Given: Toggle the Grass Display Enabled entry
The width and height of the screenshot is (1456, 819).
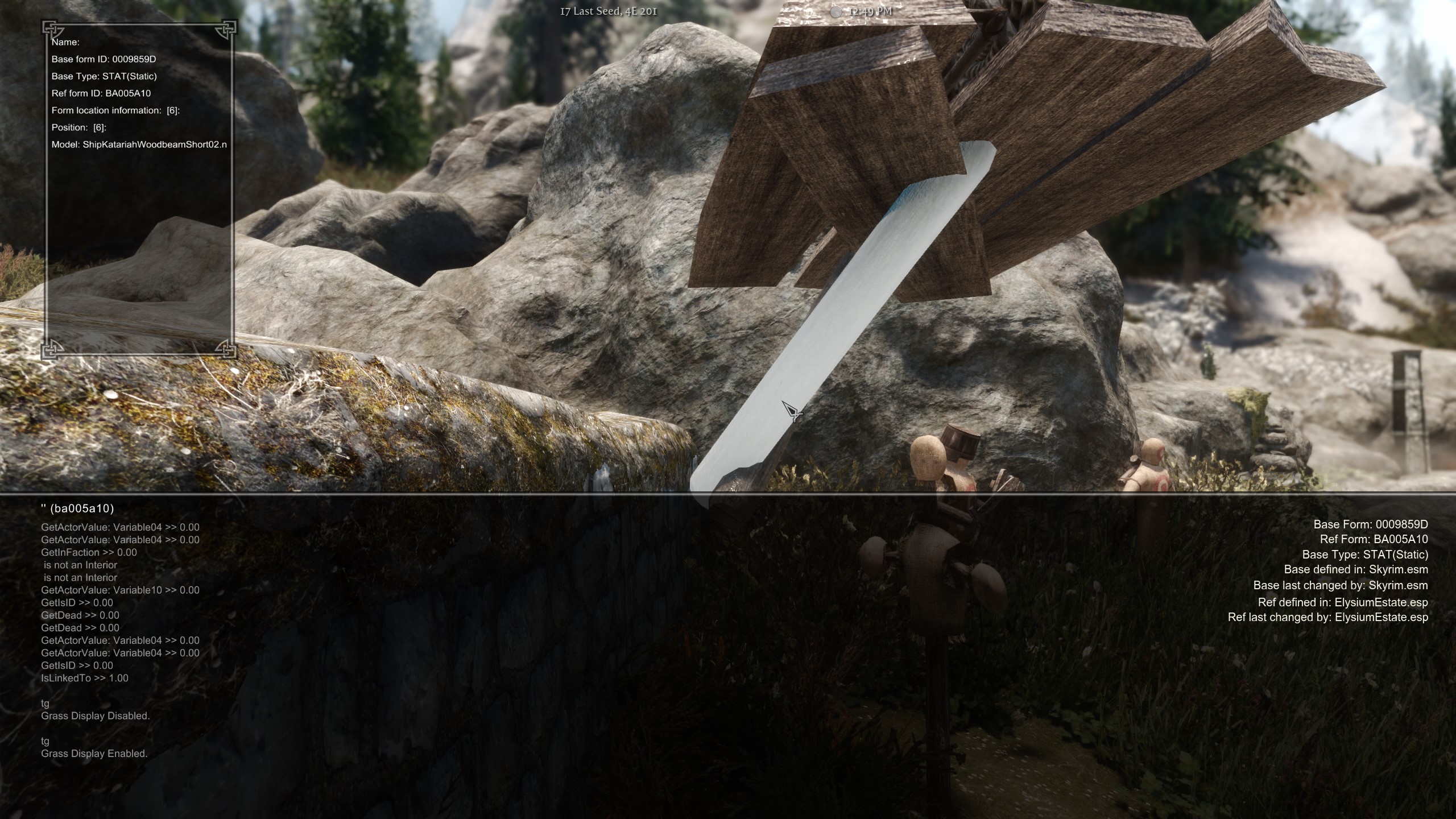Looking at the screenshot, I should coord(94,754).
